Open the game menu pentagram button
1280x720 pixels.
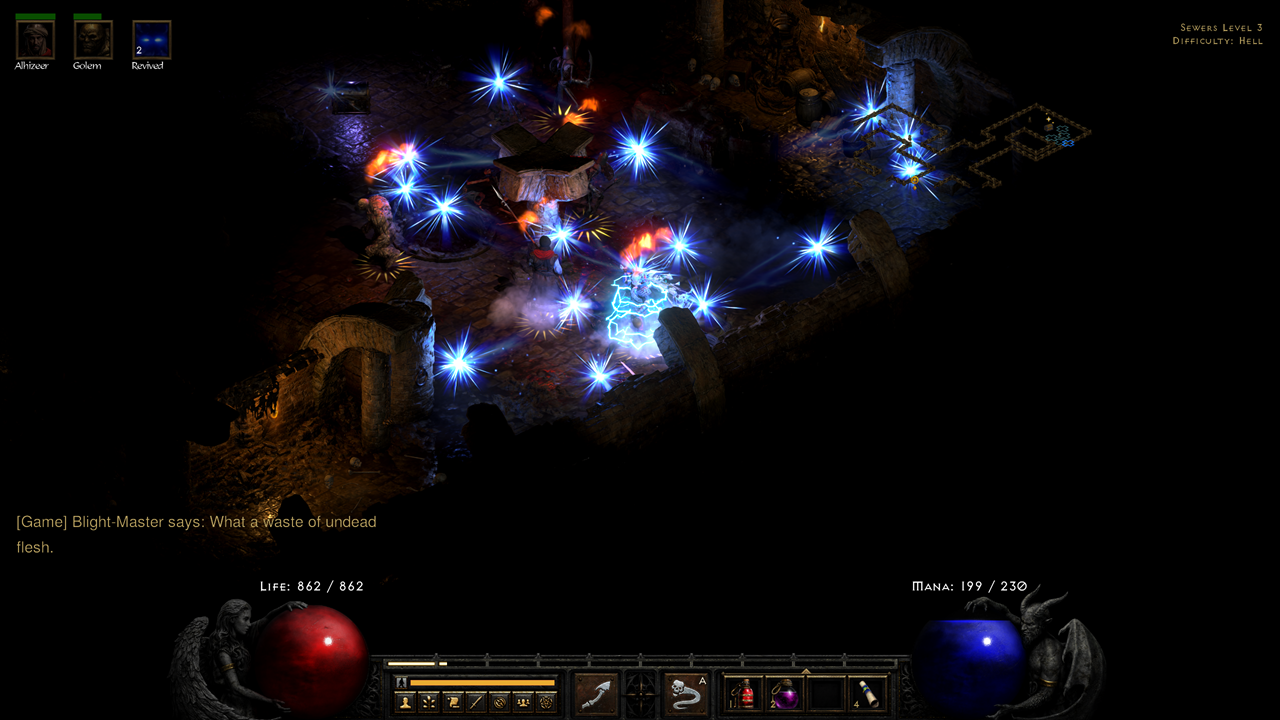coord(546,702)
